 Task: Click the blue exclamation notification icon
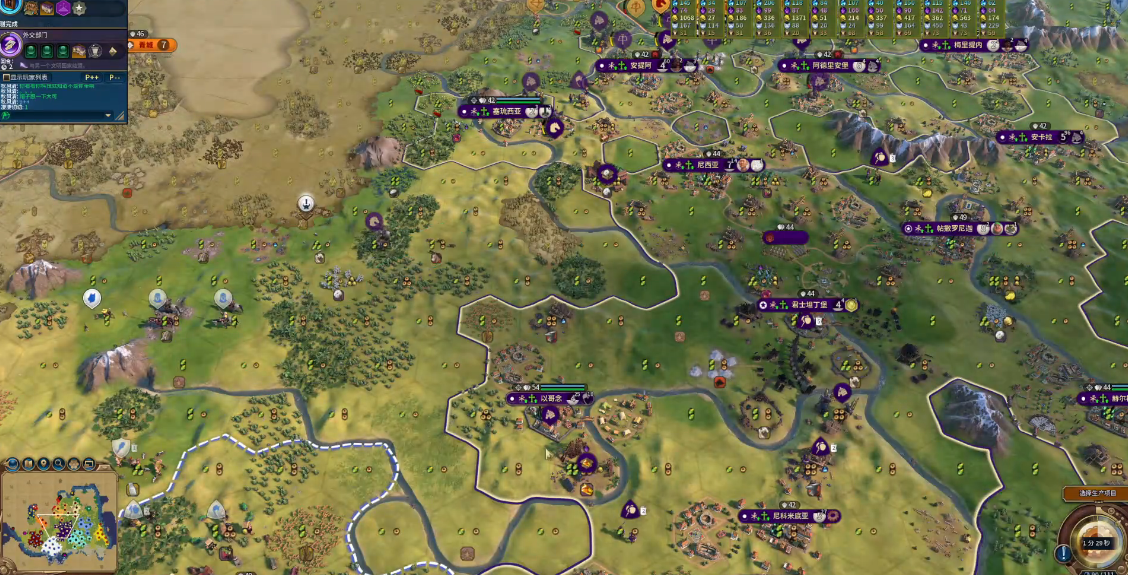tap(1062, 553)
